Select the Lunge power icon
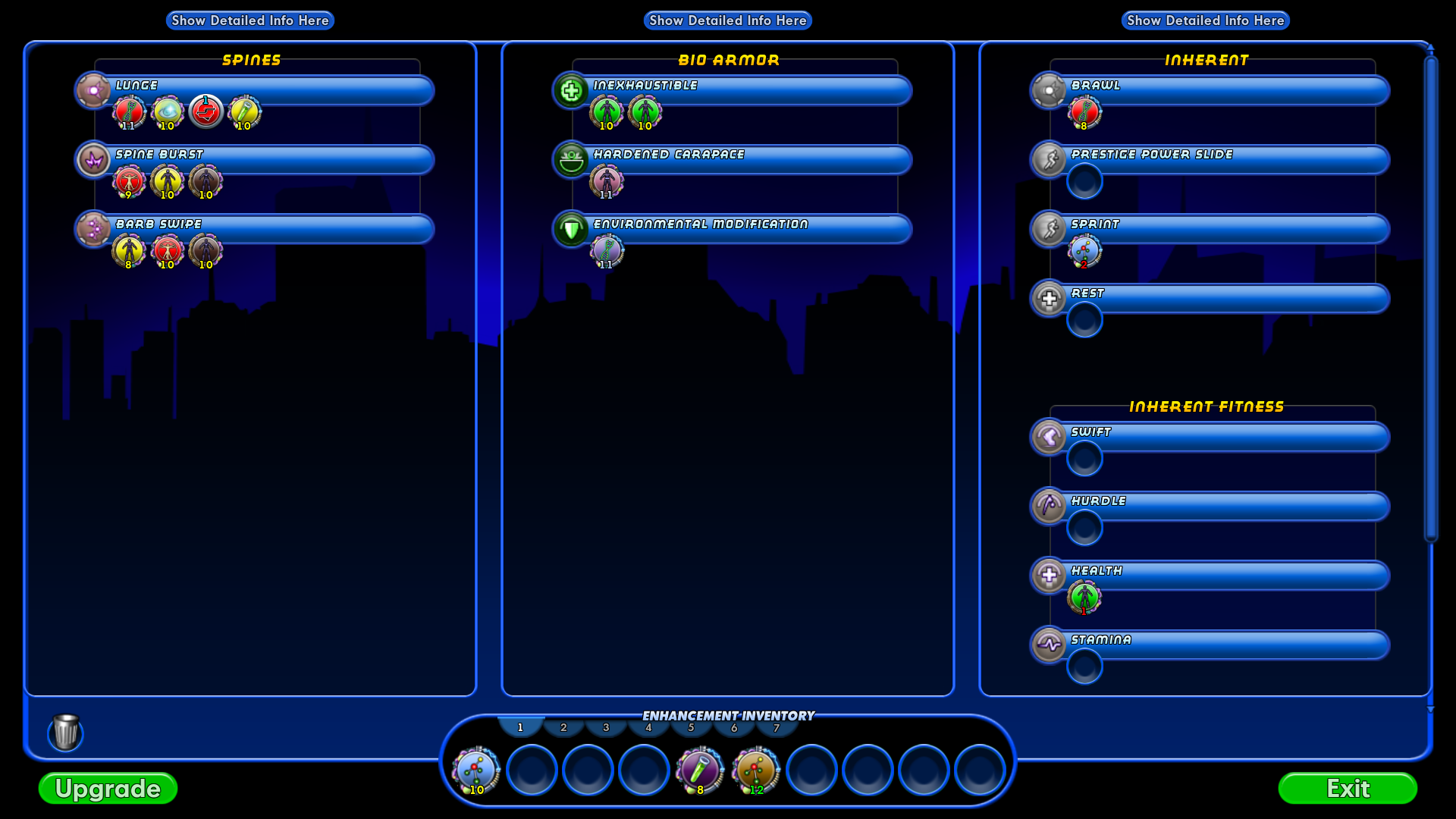The height and width of the screenshot is (819, 1456). point(93,90)
